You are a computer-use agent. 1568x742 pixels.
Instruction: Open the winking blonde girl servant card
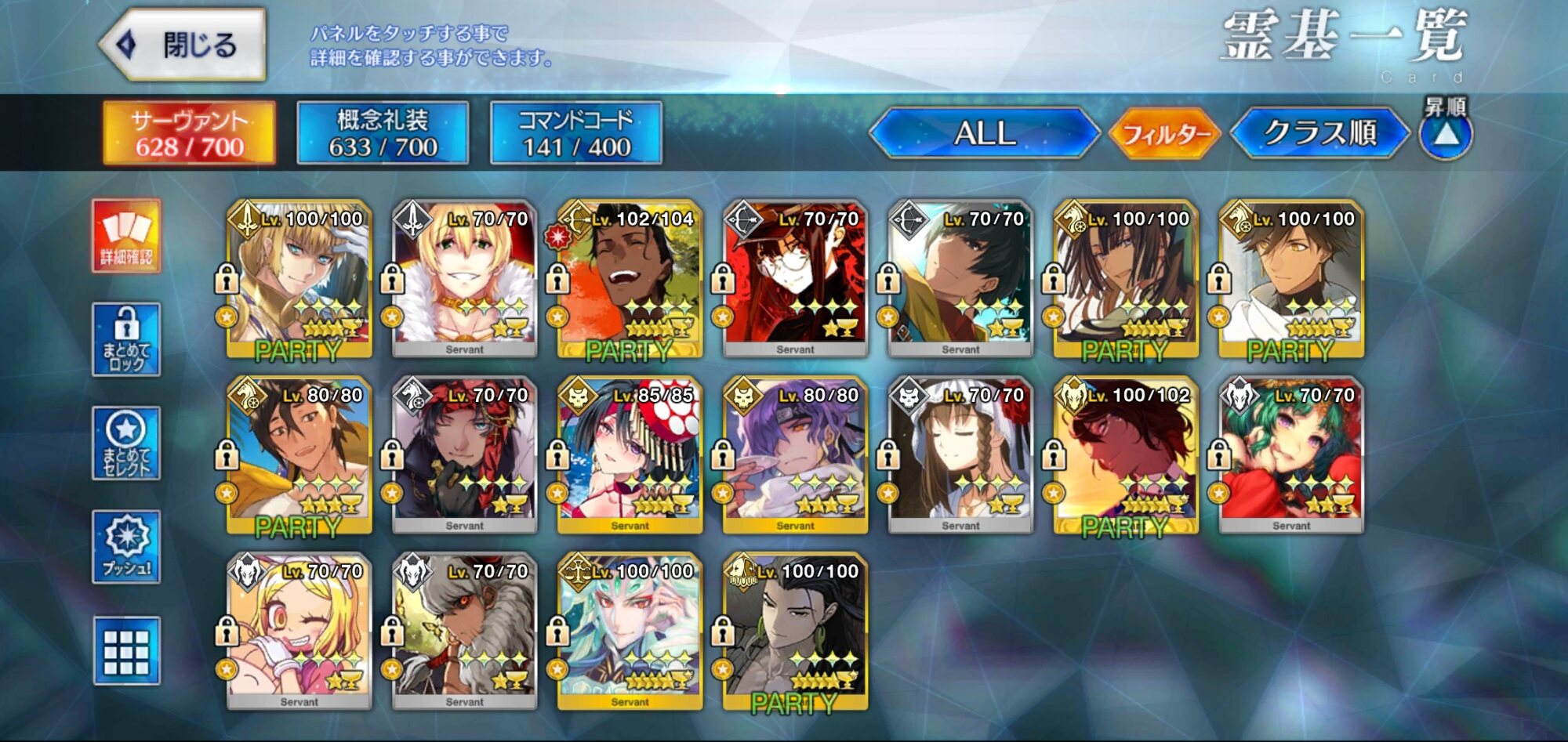coord(299,632)
